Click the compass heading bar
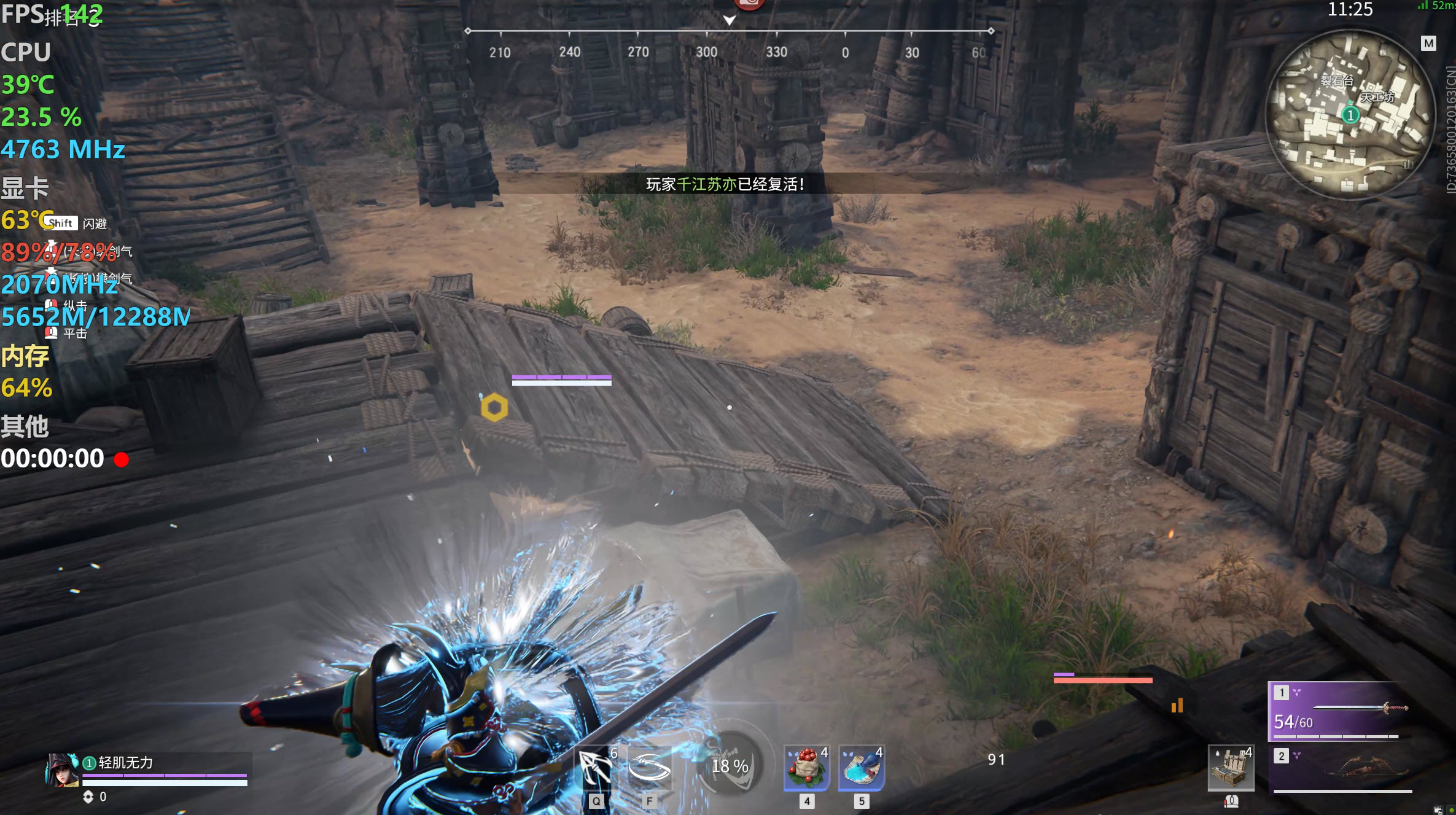The width and height of the screenshot is (1456, 815). 729,31
